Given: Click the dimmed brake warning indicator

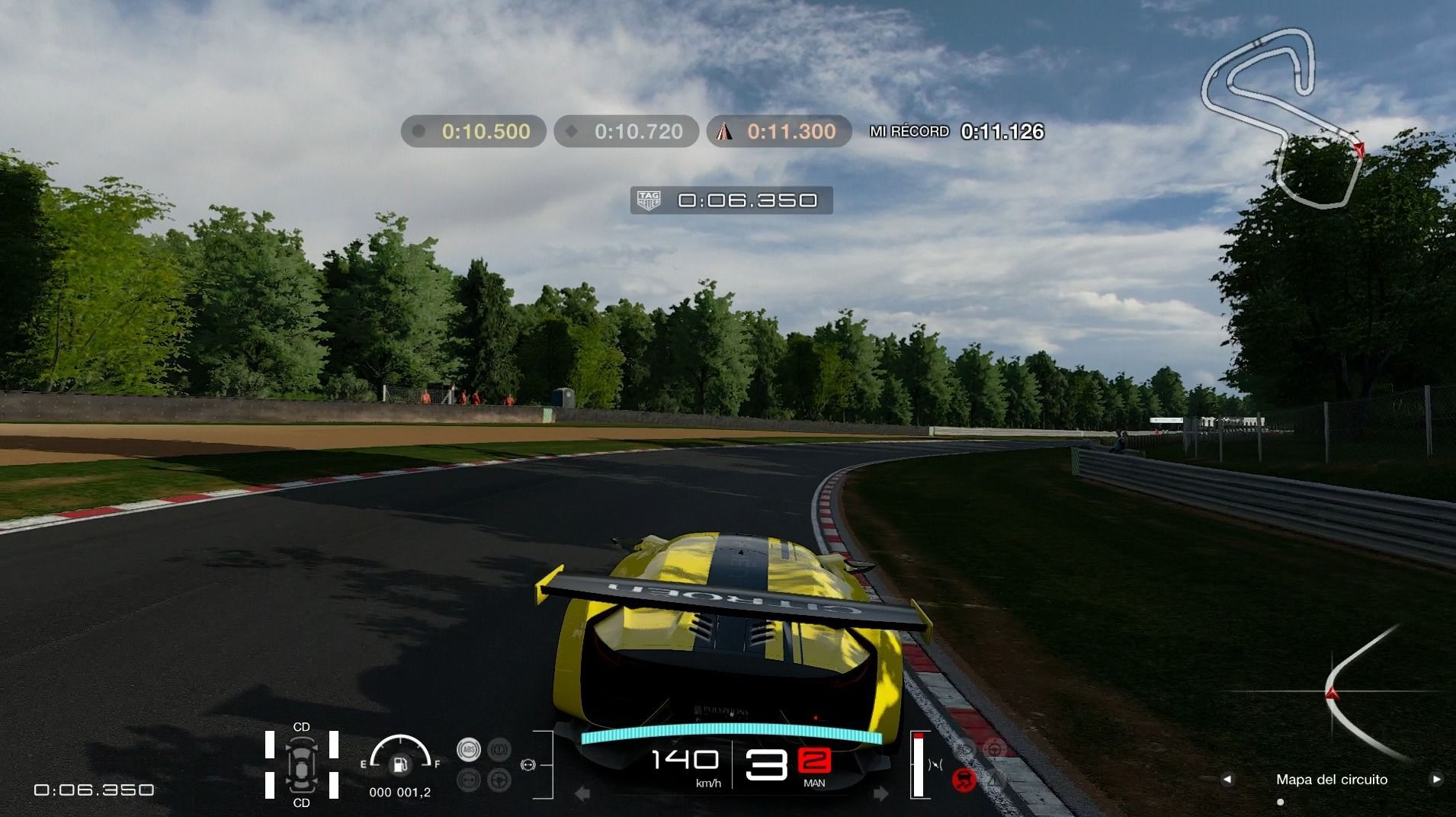Looking at the screenshot, I should pos(499,749).
